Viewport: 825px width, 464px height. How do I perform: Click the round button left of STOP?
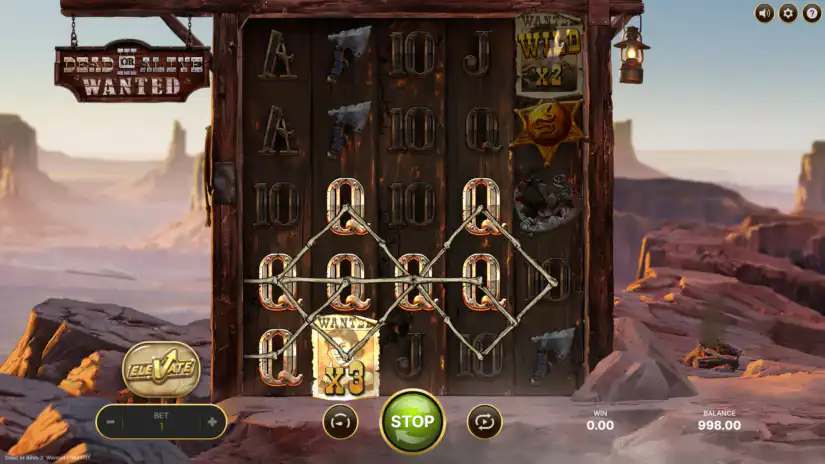(x=340, y=422)
